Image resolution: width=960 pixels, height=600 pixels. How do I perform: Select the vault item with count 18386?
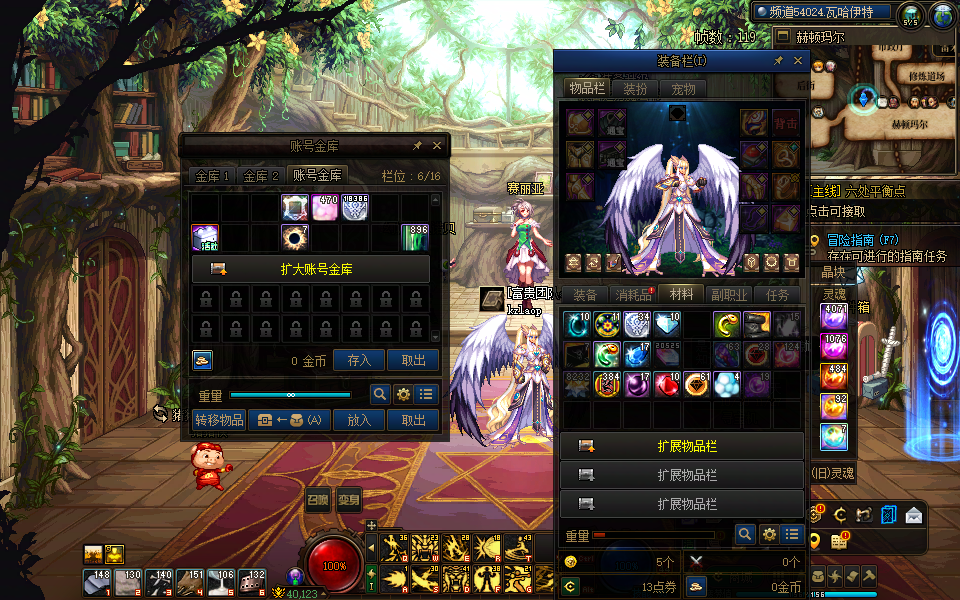(x=356, y=207)
